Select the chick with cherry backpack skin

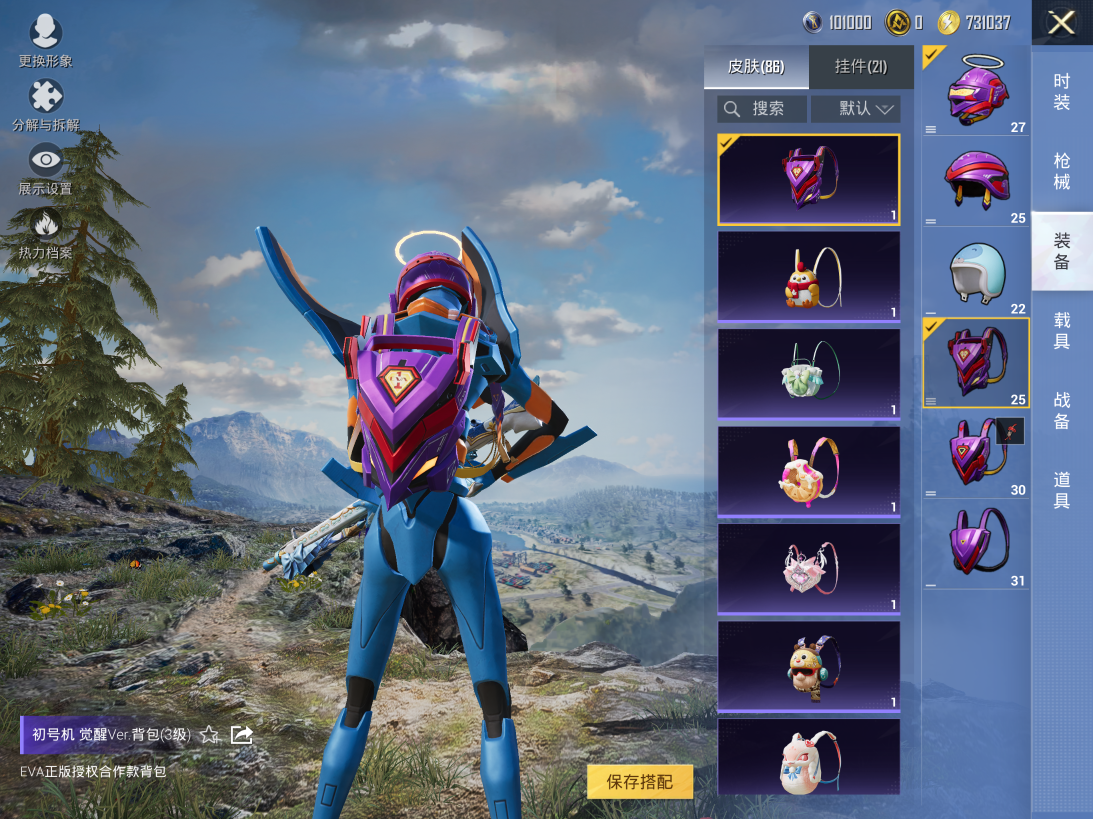click(x=808, y=277)
